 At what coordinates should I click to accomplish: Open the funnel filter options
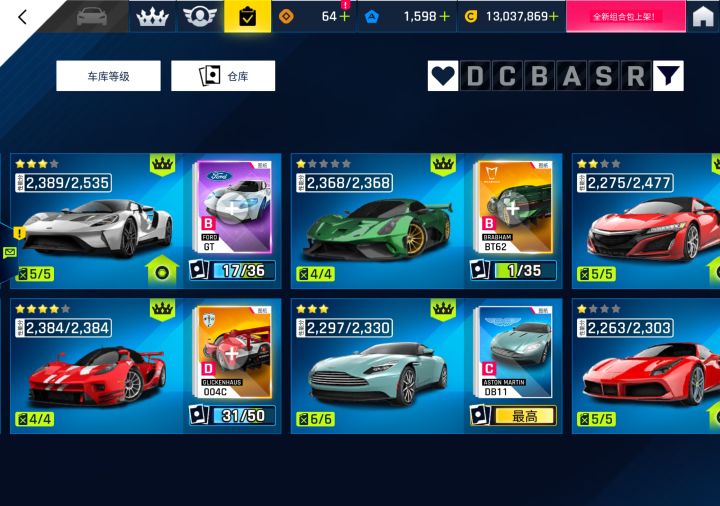click(x=668, y=76)
